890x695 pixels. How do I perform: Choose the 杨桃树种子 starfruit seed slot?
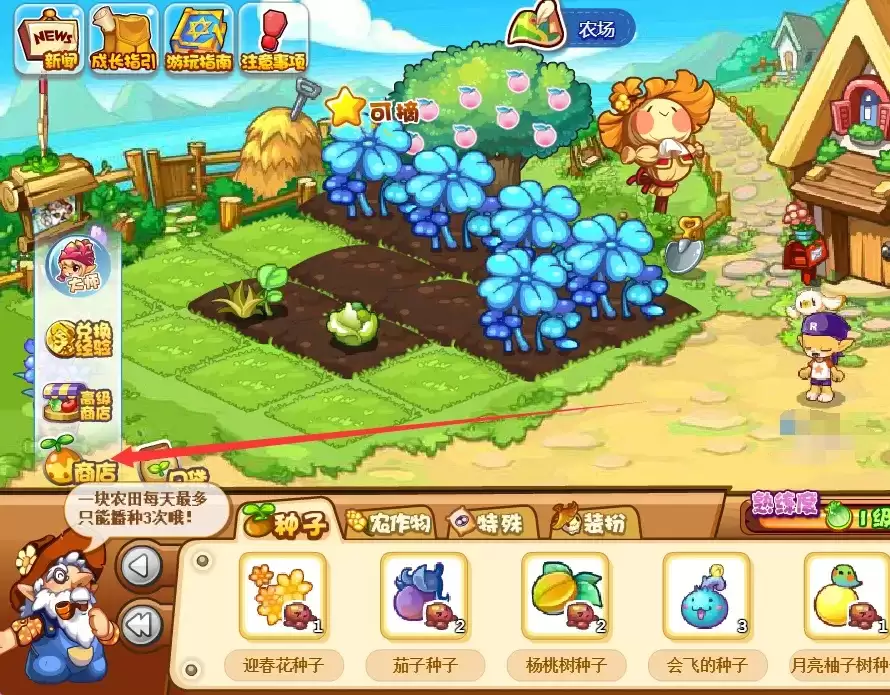(x=566, y=597)
